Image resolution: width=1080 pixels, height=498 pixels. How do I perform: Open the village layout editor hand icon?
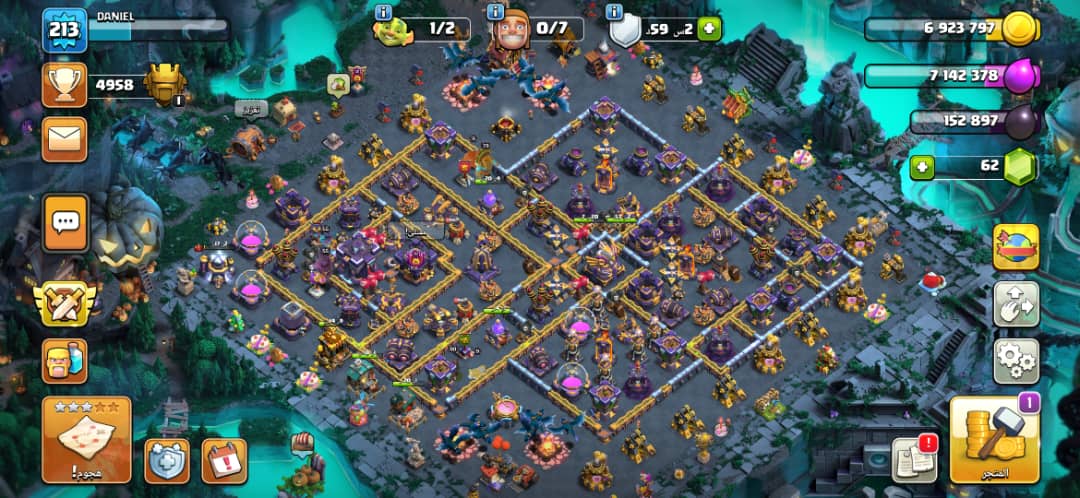point(1015,304)
